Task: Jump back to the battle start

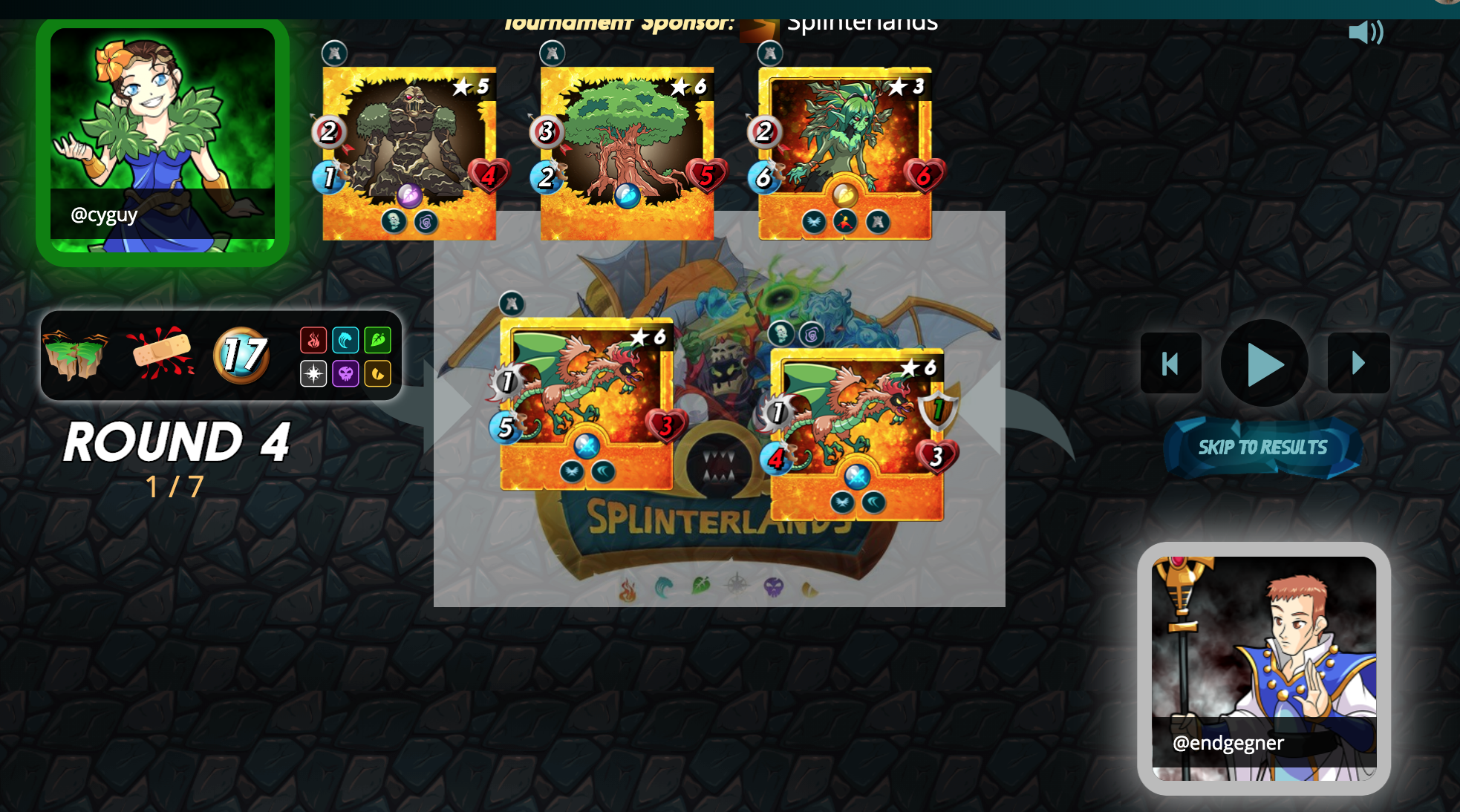Action: tap(1170, 364)
